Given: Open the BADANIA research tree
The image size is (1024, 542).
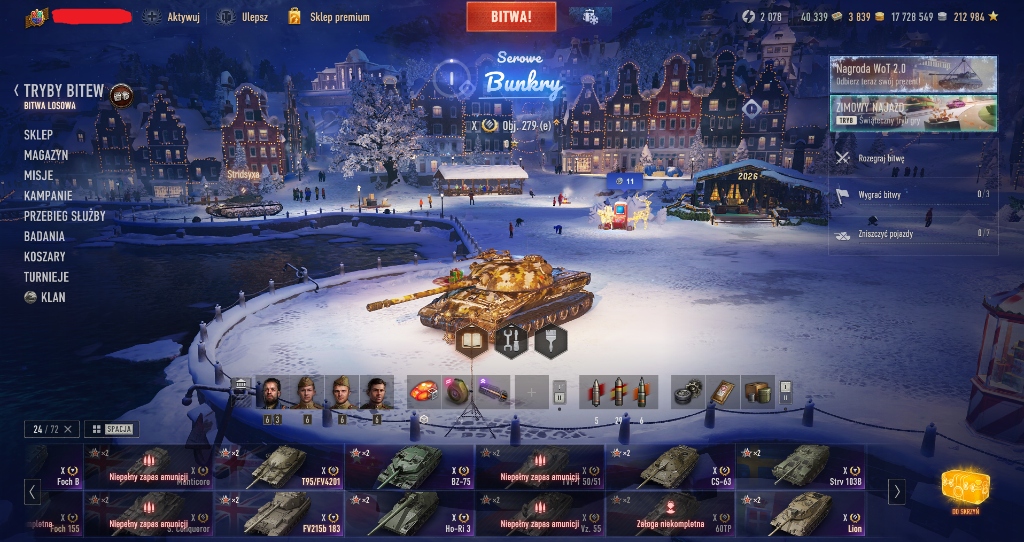Looking at the screenshot, I should (44, 237).
